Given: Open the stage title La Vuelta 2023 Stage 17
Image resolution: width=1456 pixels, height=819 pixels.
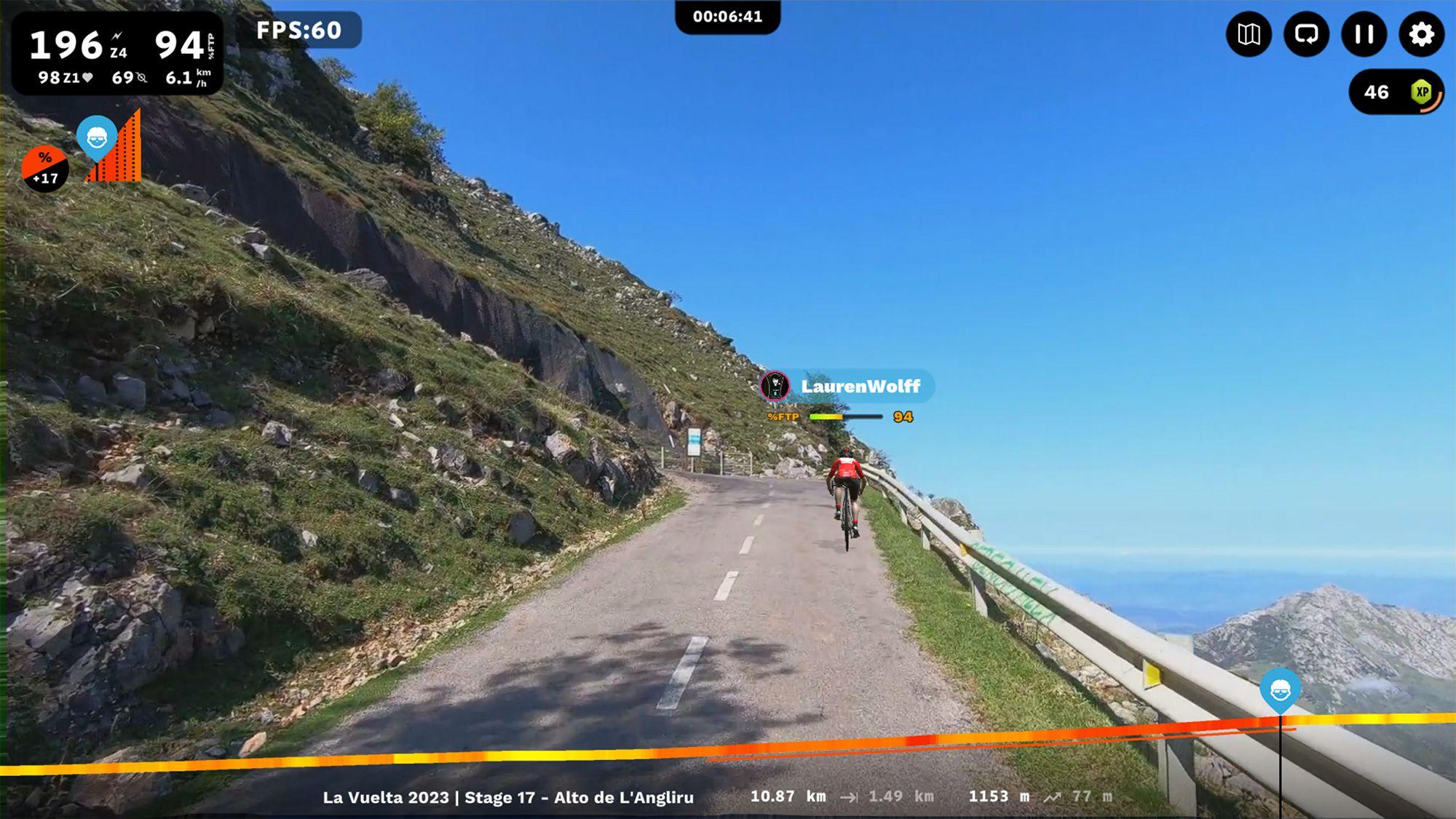Looking at the screenshot, I should click(x=510, y=798).
